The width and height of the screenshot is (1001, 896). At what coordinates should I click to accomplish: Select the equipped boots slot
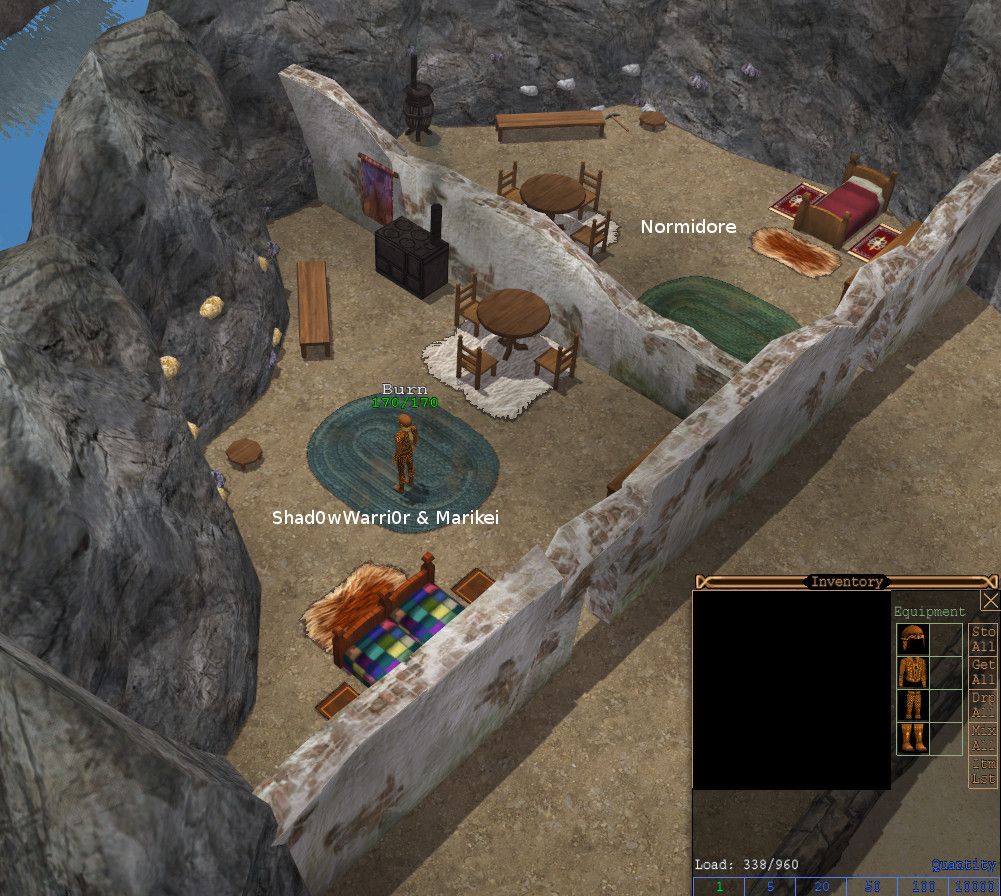[x=913, y=738]
